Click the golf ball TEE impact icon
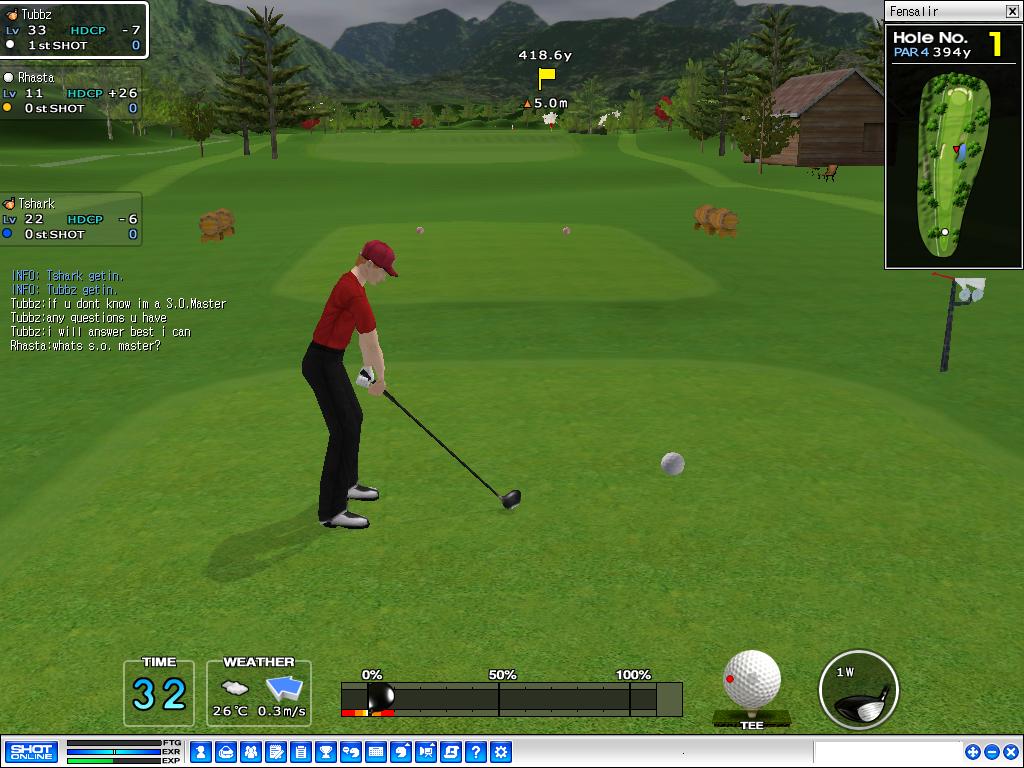The width and height of the screenshot is (1024, 768). [x=752, y=682]
